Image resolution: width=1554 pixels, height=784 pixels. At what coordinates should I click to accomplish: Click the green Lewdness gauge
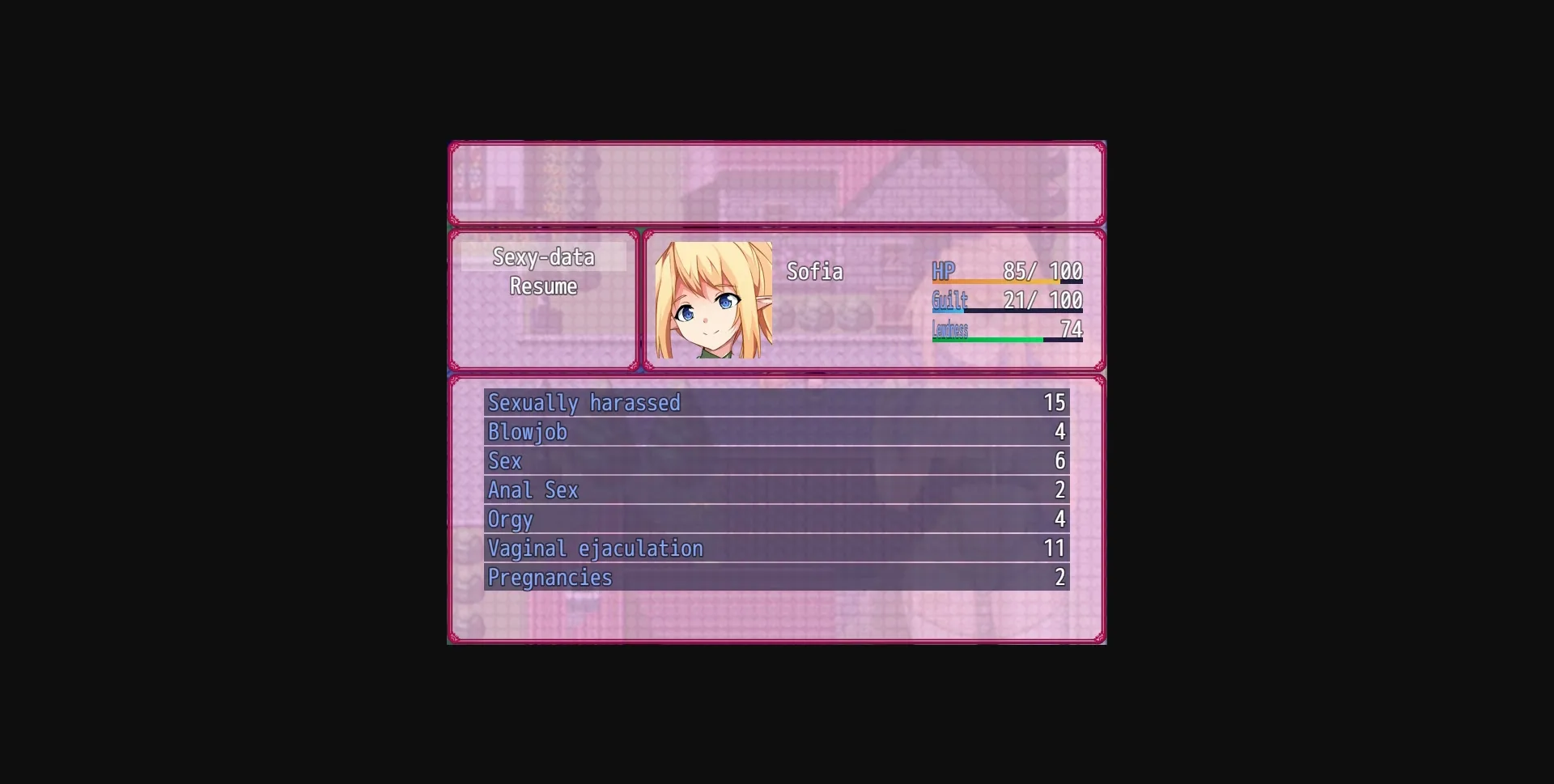[x=987, y=339]
